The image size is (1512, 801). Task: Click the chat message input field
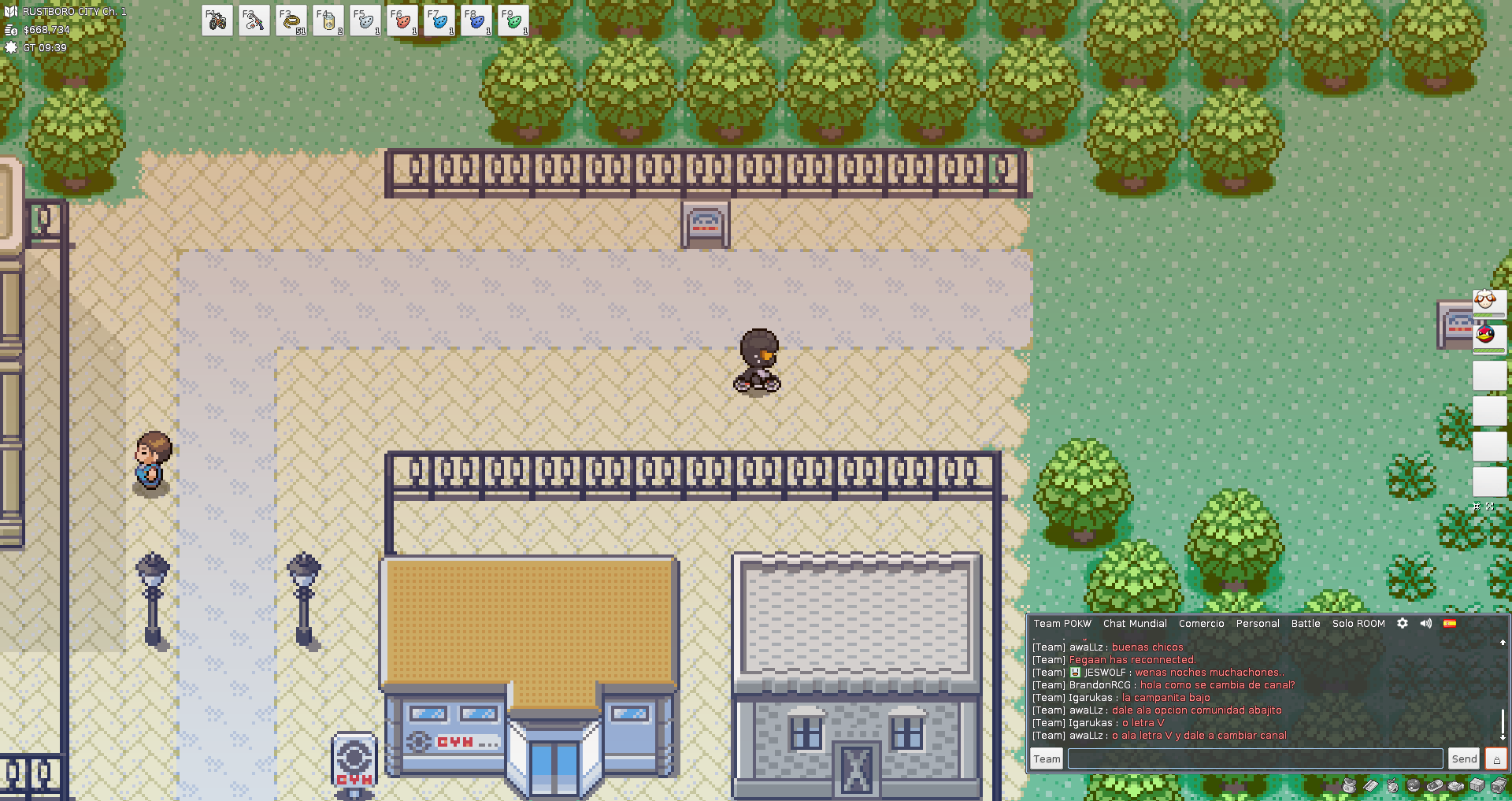1255,758
